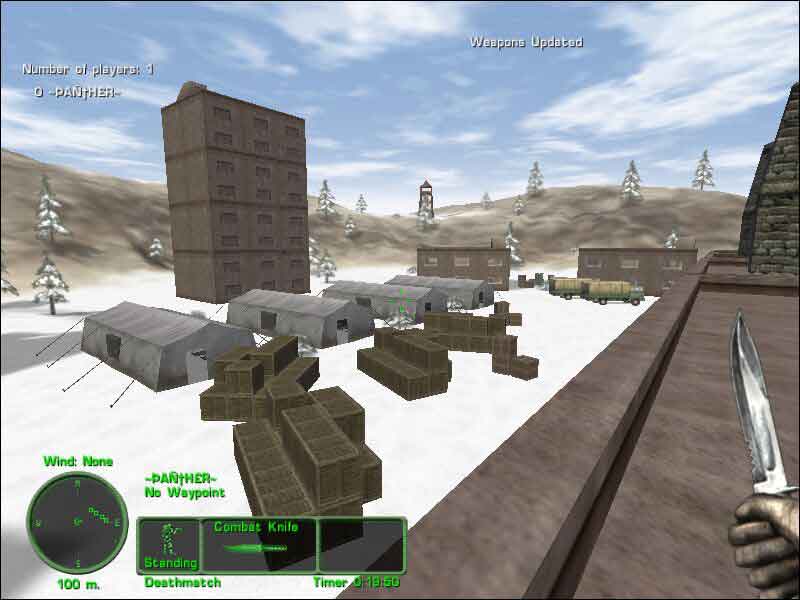The image size is (800, 600).
Task: Select the Combat Knife weapon slot
Action: click(259, 544)
